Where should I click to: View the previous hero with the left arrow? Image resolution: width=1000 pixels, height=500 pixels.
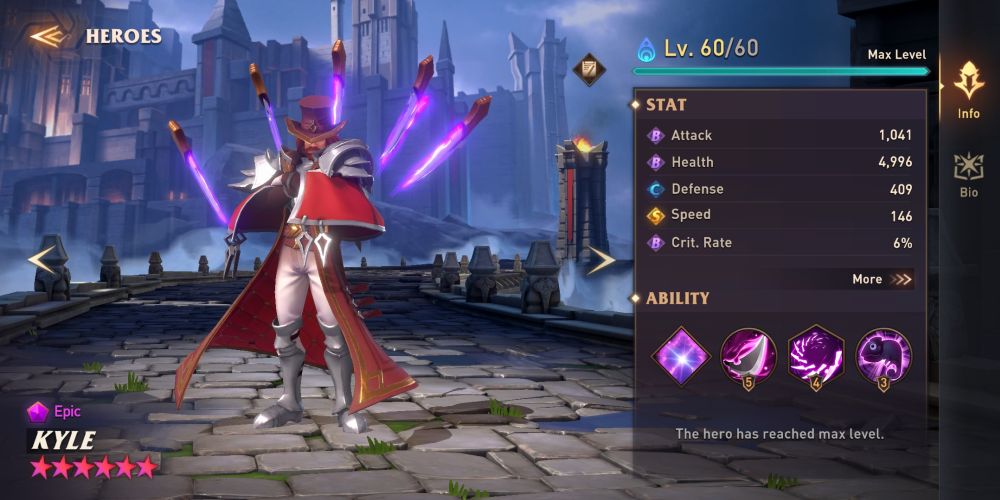point(42,259)
